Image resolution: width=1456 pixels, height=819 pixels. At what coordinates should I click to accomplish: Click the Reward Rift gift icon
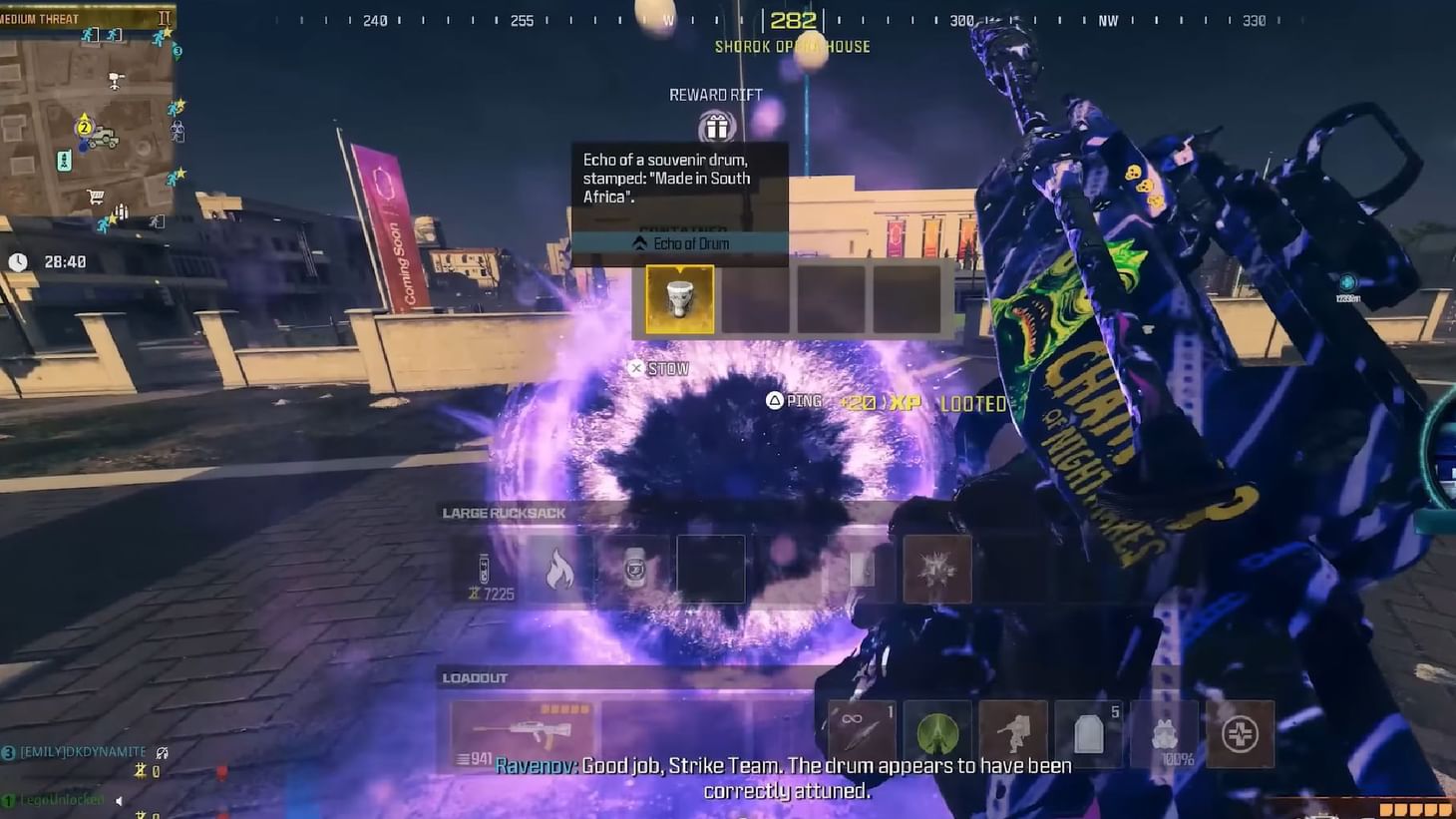(x=714, y=127)
